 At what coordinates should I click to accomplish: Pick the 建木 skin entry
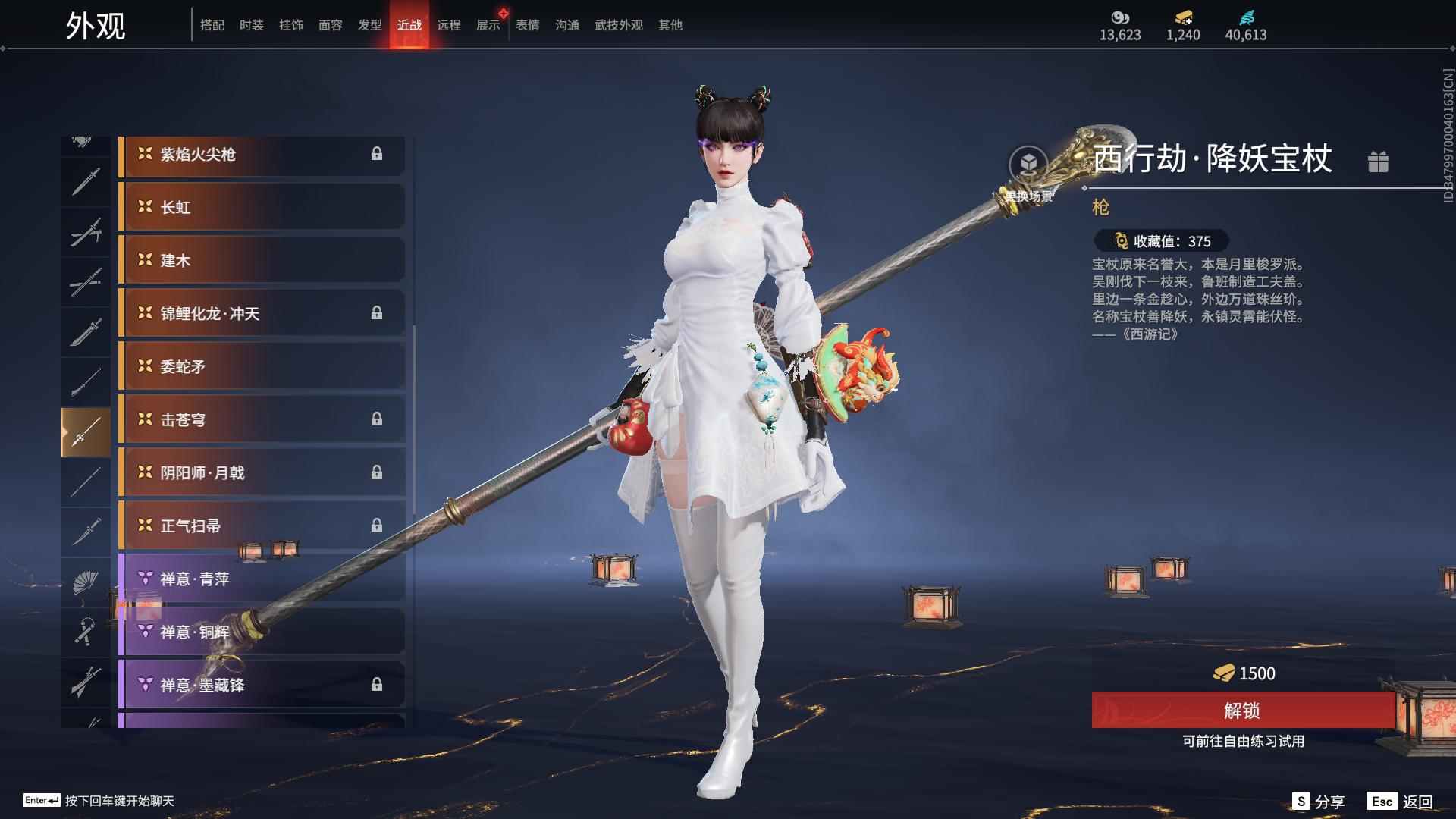262,261
